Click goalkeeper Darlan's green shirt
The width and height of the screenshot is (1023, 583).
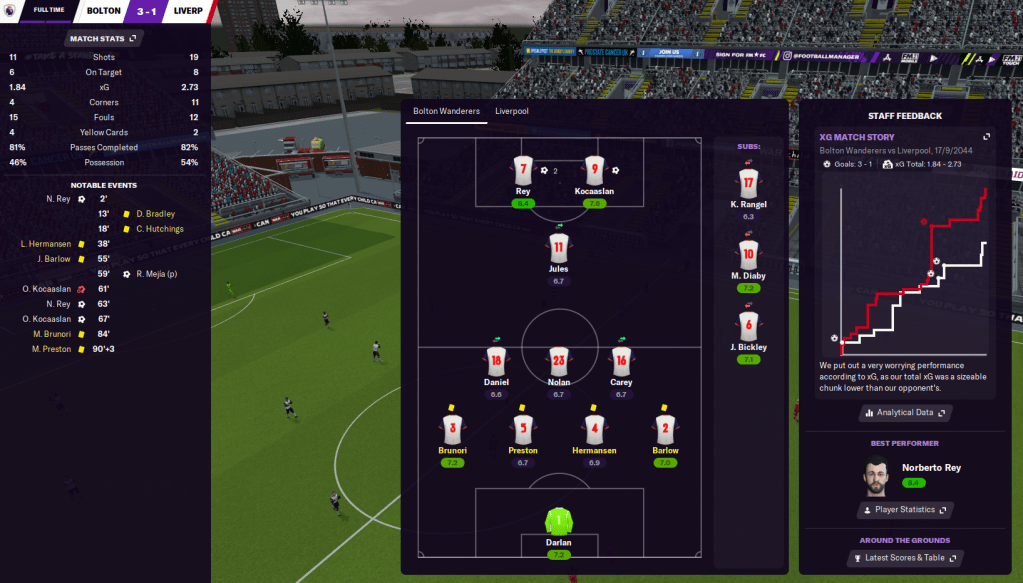(x=558, y=521)
